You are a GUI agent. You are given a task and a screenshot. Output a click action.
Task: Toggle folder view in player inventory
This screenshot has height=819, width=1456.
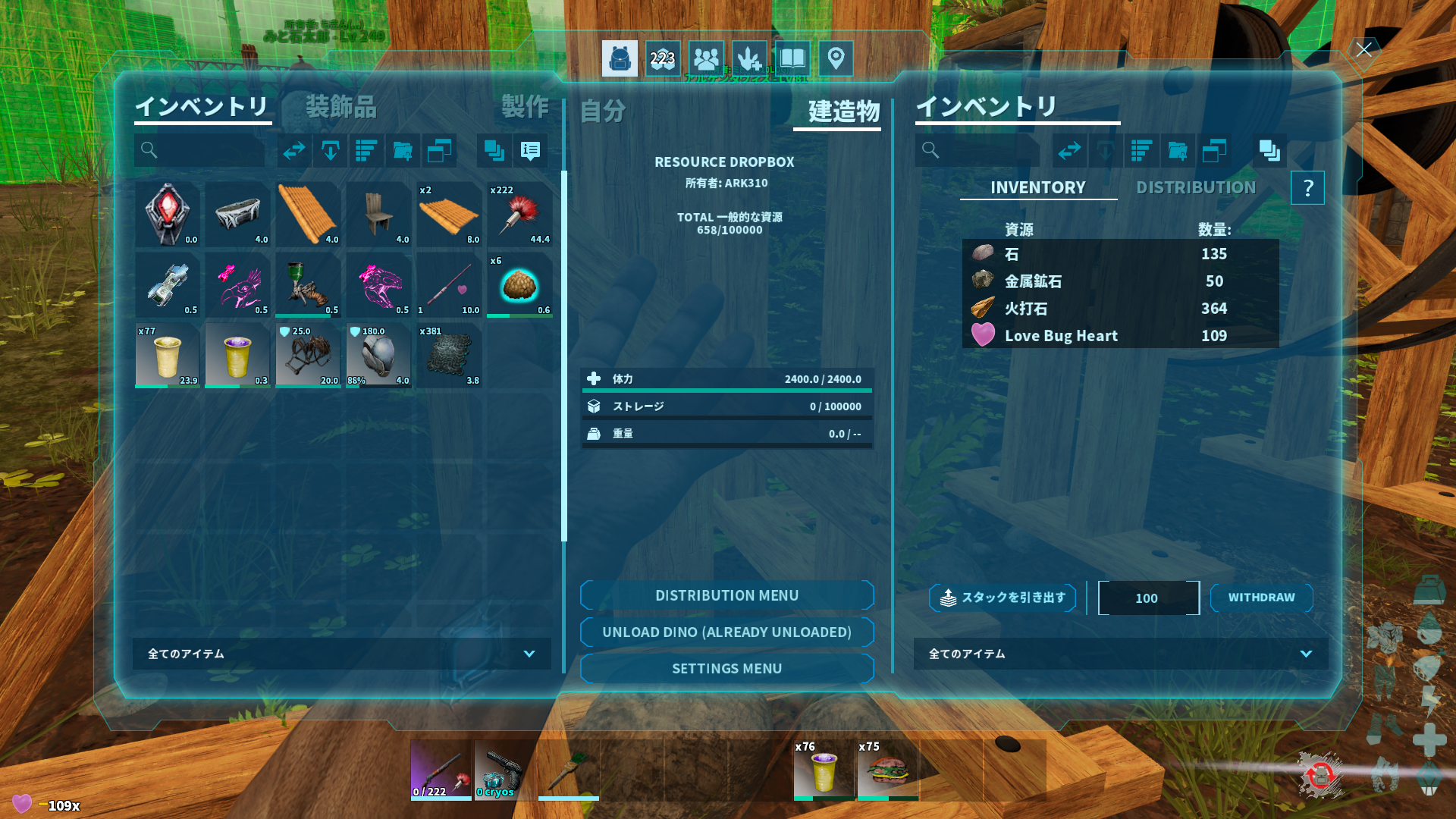(x=440, y=151)
